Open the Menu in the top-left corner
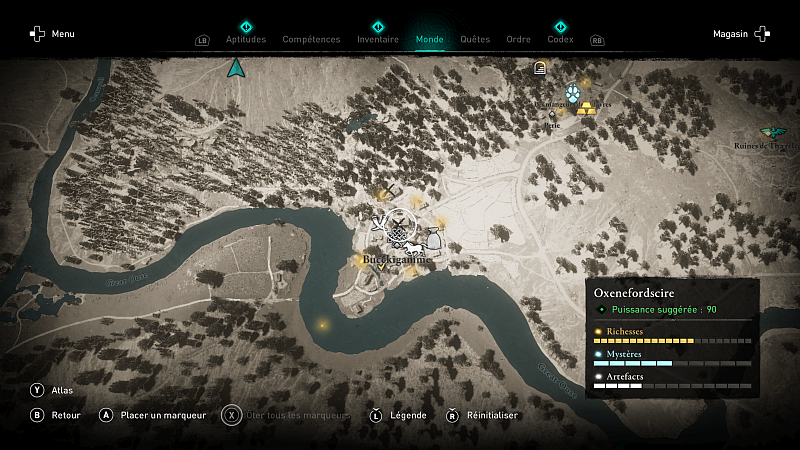 52,34
